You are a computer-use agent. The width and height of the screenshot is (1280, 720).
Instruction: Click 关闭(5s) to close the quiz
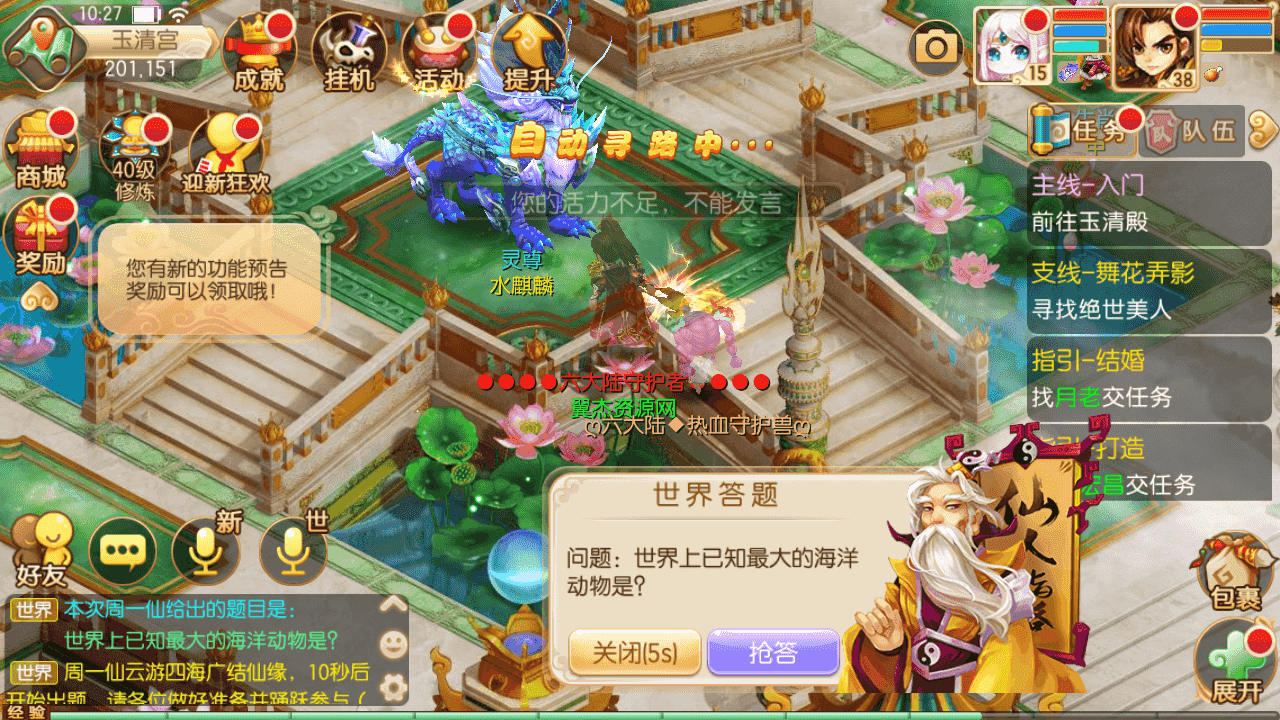tap(636, 650)
